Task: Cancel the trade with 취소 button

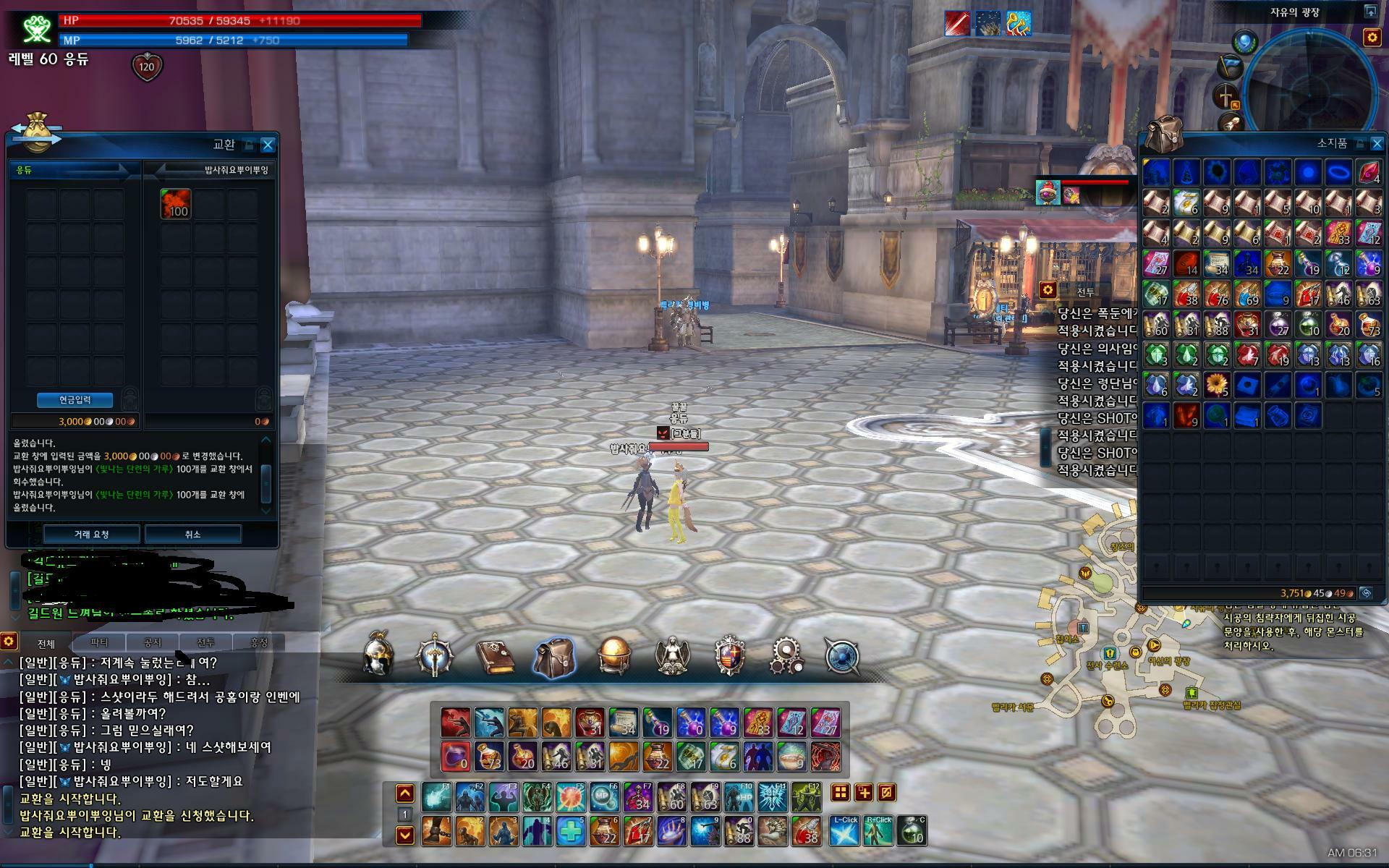Action: coord(192,535)
